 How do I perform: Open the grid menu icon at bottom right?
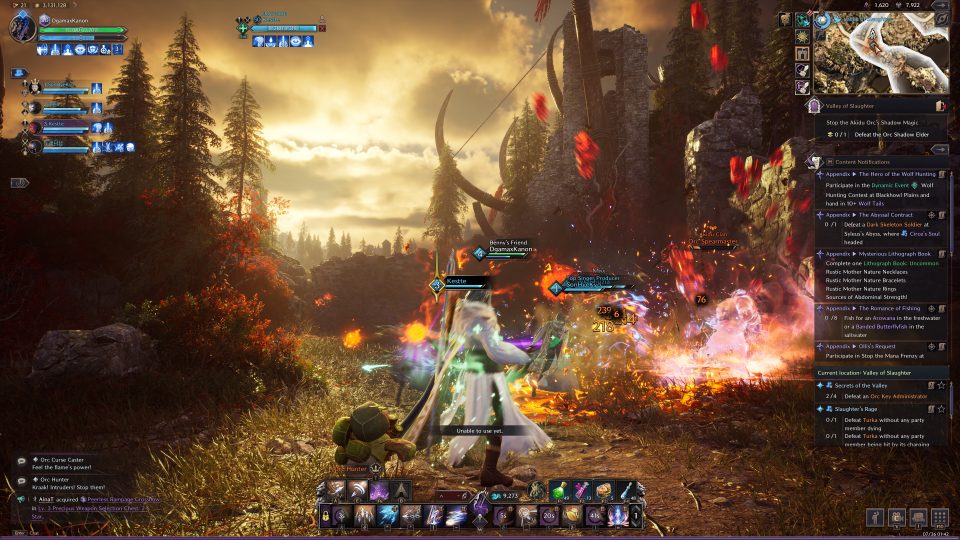pyautogui.click(x=939, y=517)
